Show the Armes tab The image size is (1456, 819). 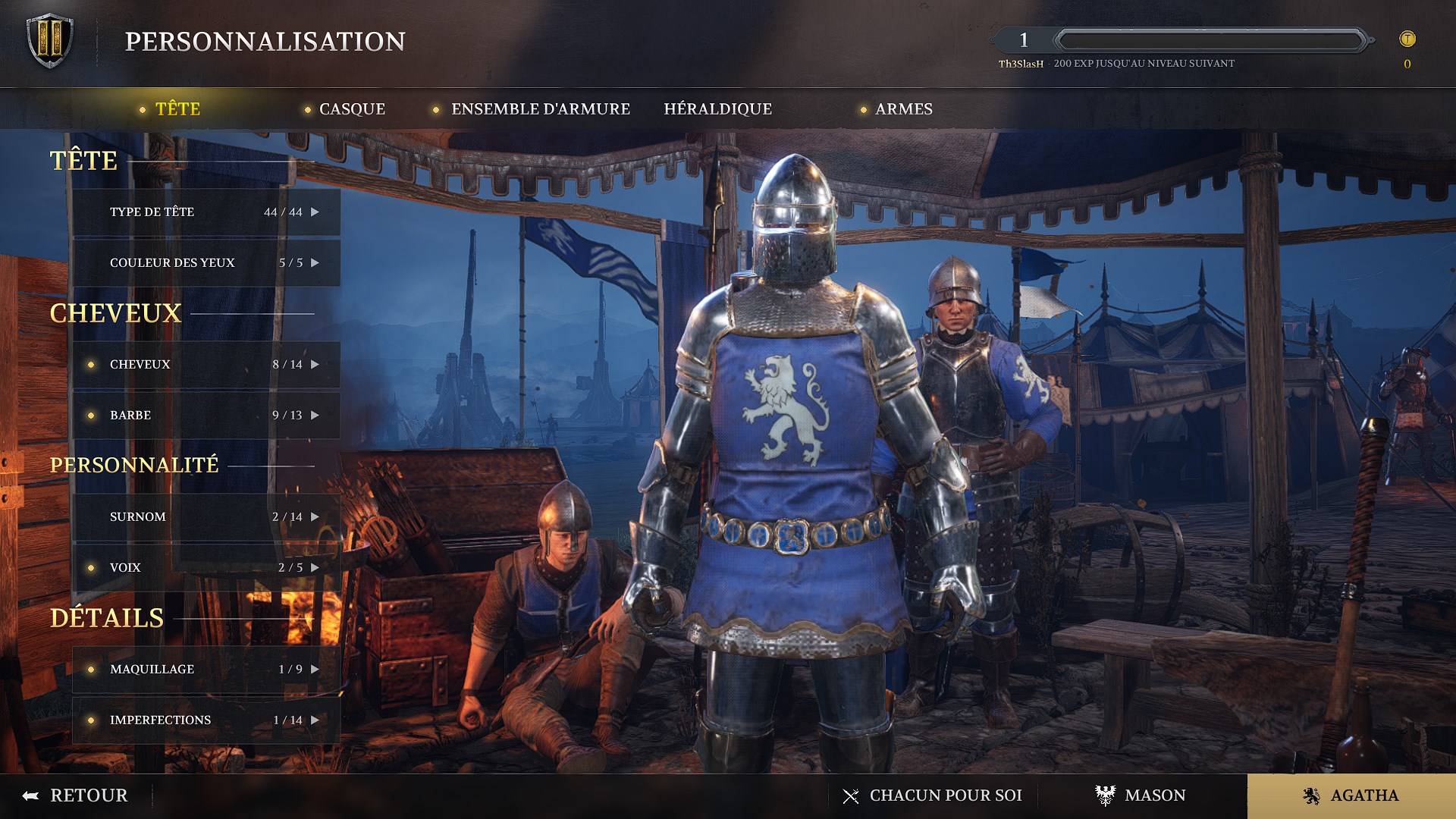click(903, 109)
